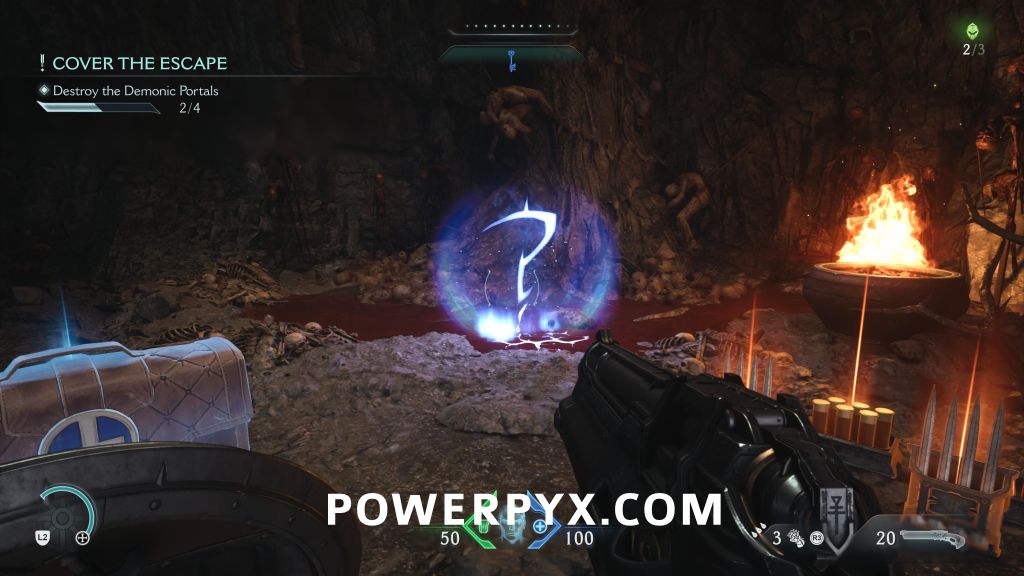The height and width of the screenshot is (576, 1024).
Task: Click the Slayer helmet portrait icon
Action: click(511, 528)
